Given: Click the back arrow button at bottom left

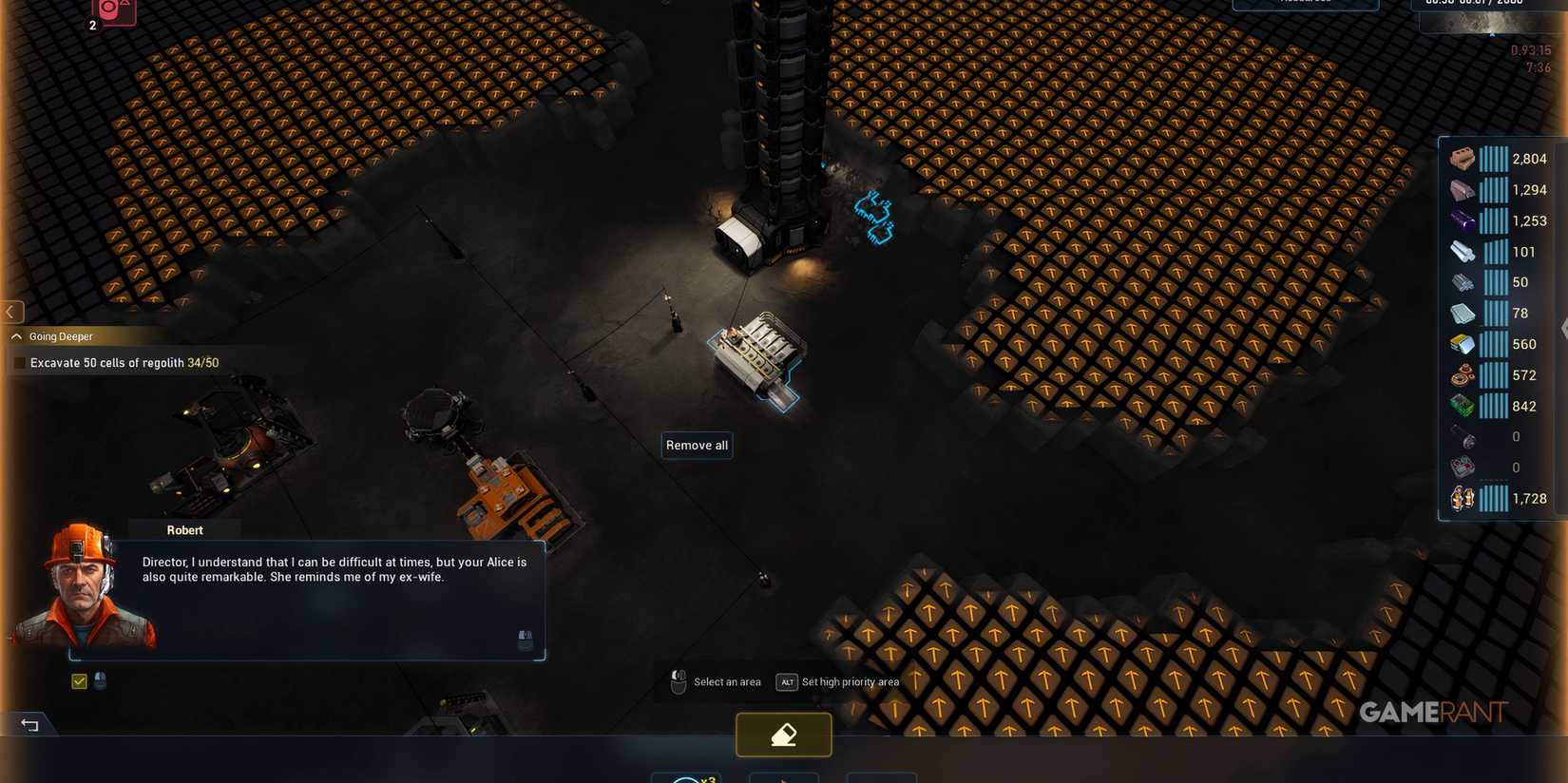Looking at the screenshot, I should (x=29, y=724).
